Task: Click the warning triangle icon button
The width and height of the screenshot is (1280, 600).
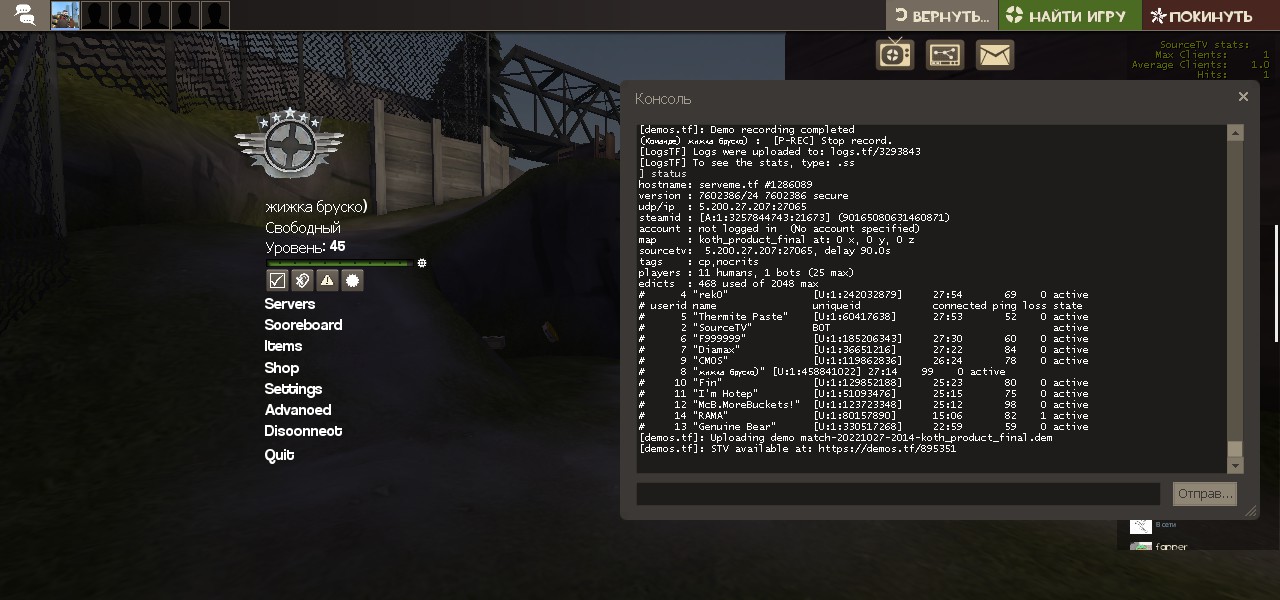Action: 327,281
